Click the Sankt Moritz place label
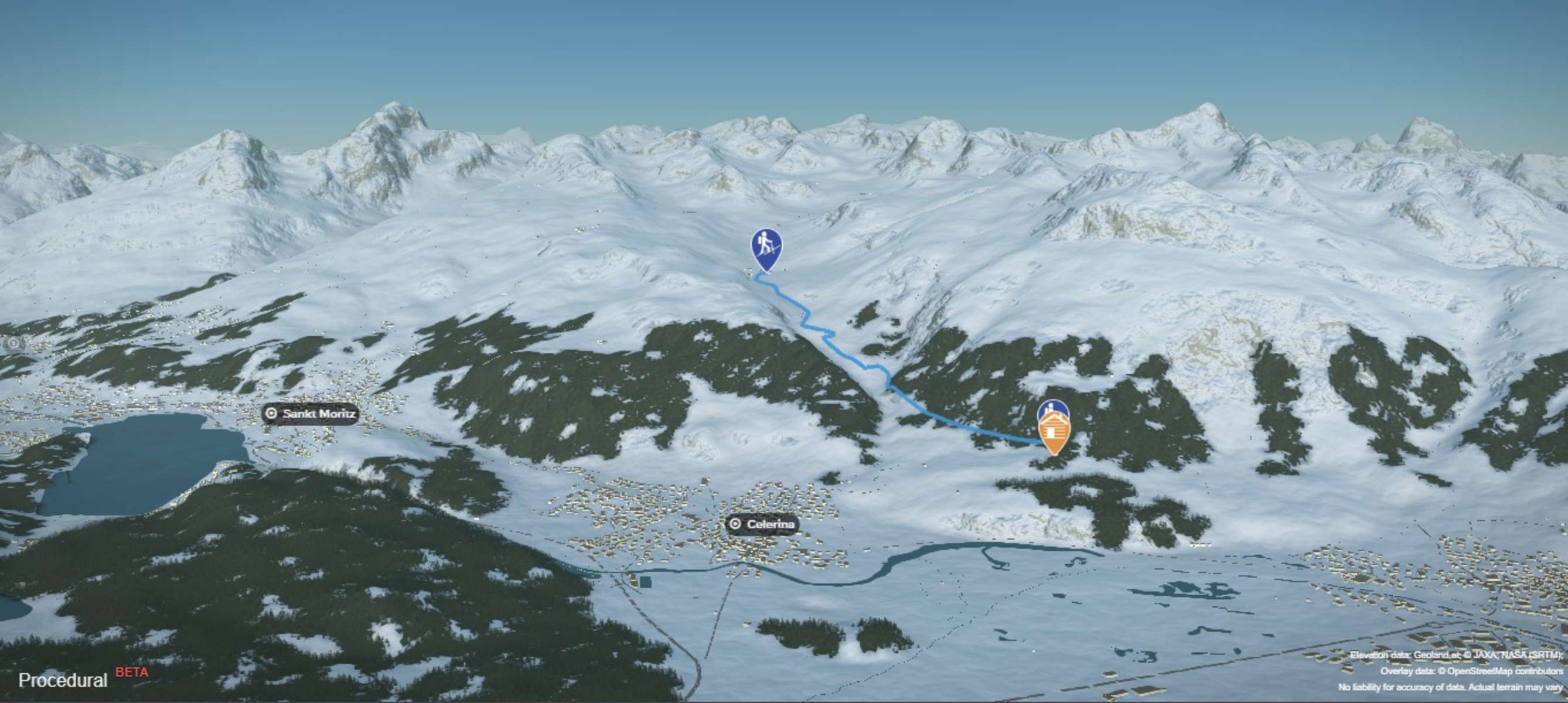 pyautogui.click(x=311, y=414)
